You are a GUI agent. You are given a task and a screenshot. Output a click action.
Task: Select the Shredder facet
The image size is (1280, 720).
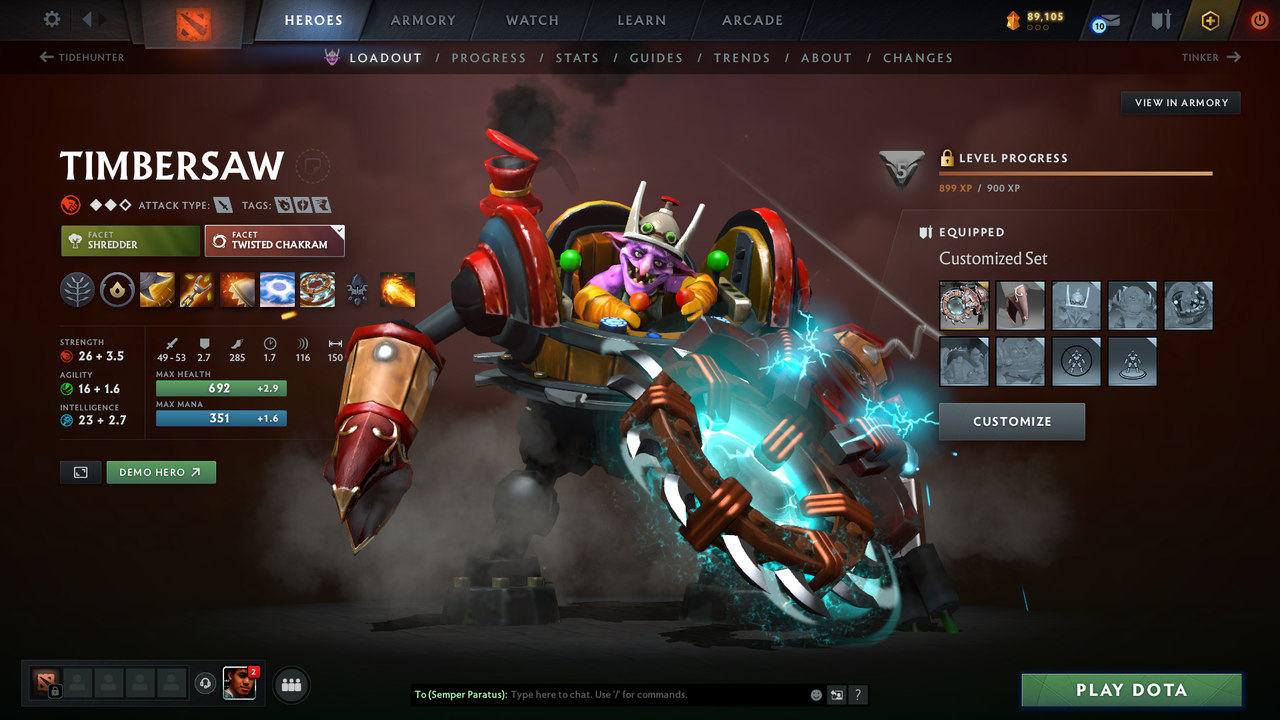[130, 240]
